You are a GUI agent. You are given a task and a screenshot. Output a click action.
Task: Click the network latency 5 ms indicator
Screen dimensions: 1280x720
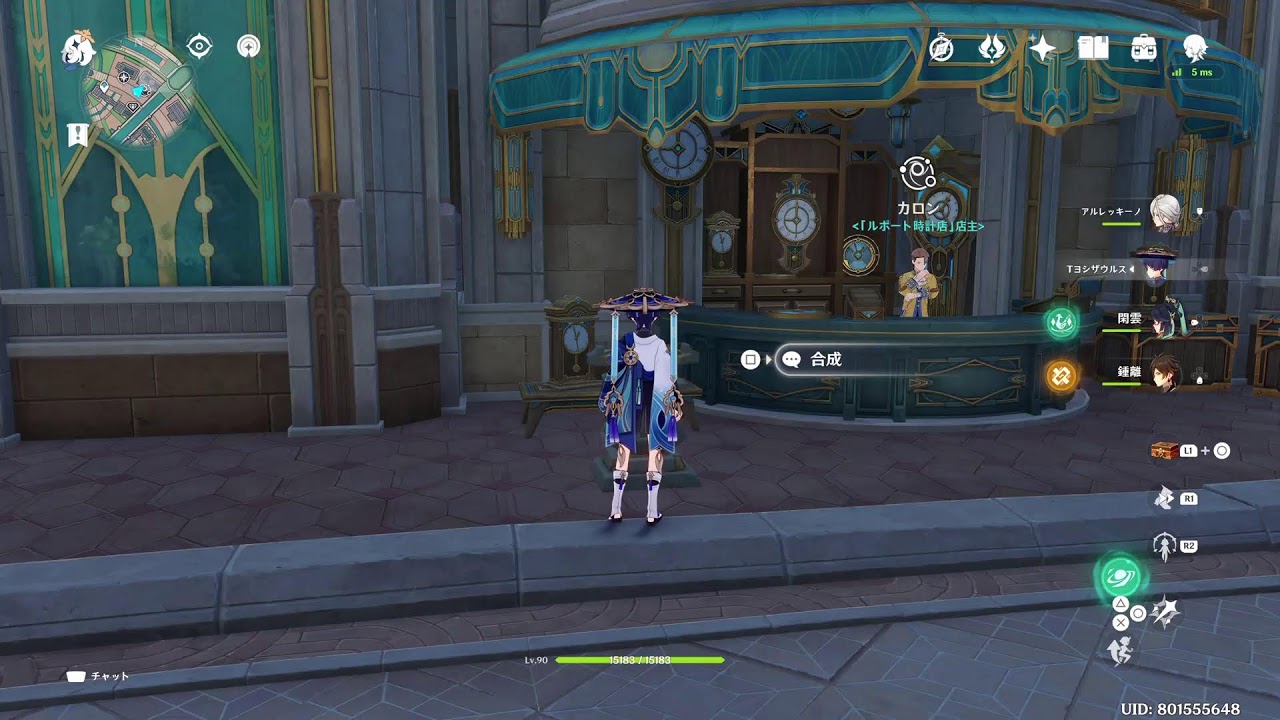(x=1199, y=73)
